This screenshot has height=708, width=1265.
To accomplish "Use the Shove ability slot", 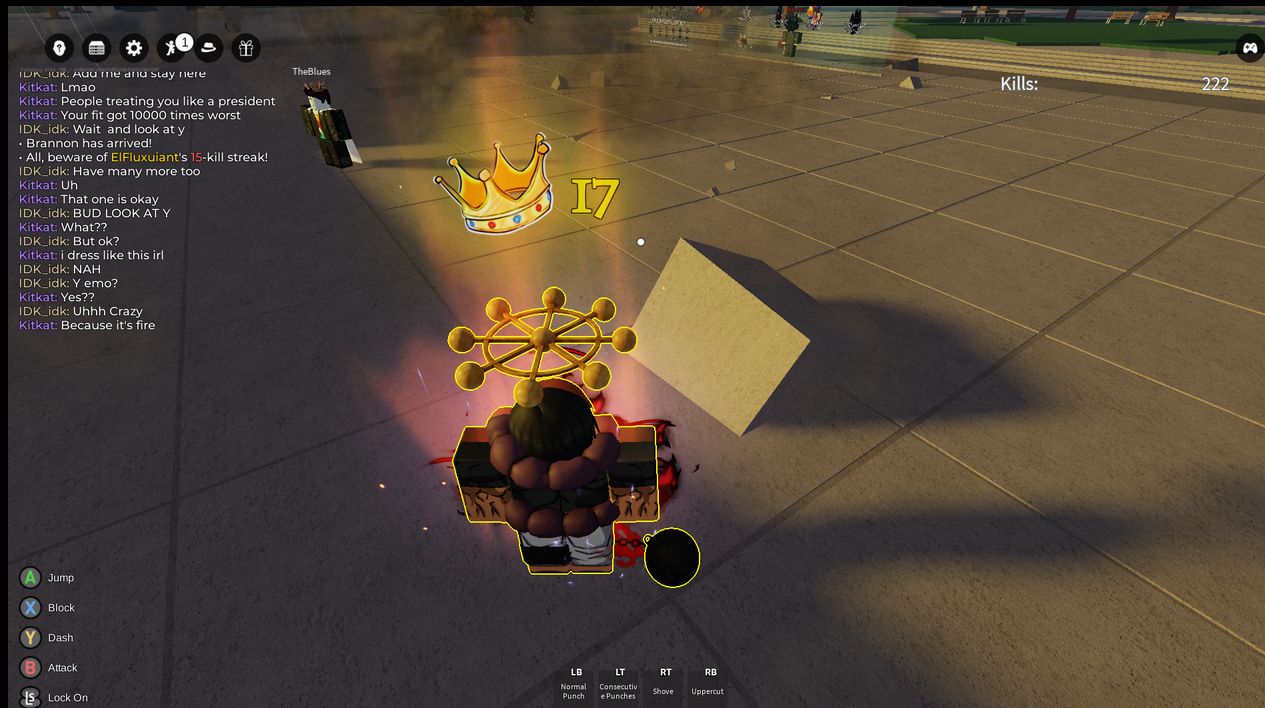I will point(664,683).
